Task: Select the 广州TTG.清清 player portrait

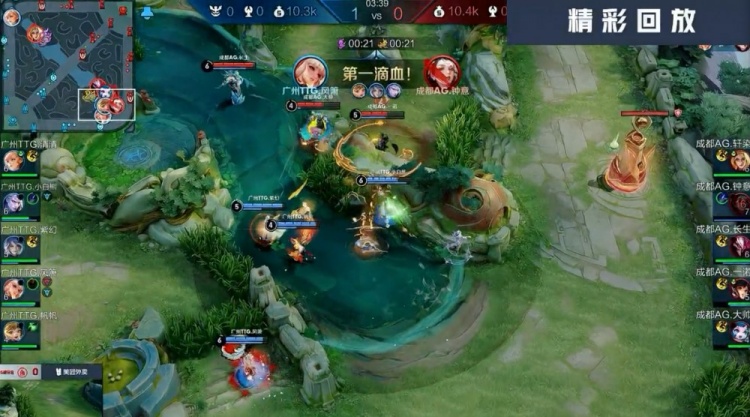Action: point(13,162)
